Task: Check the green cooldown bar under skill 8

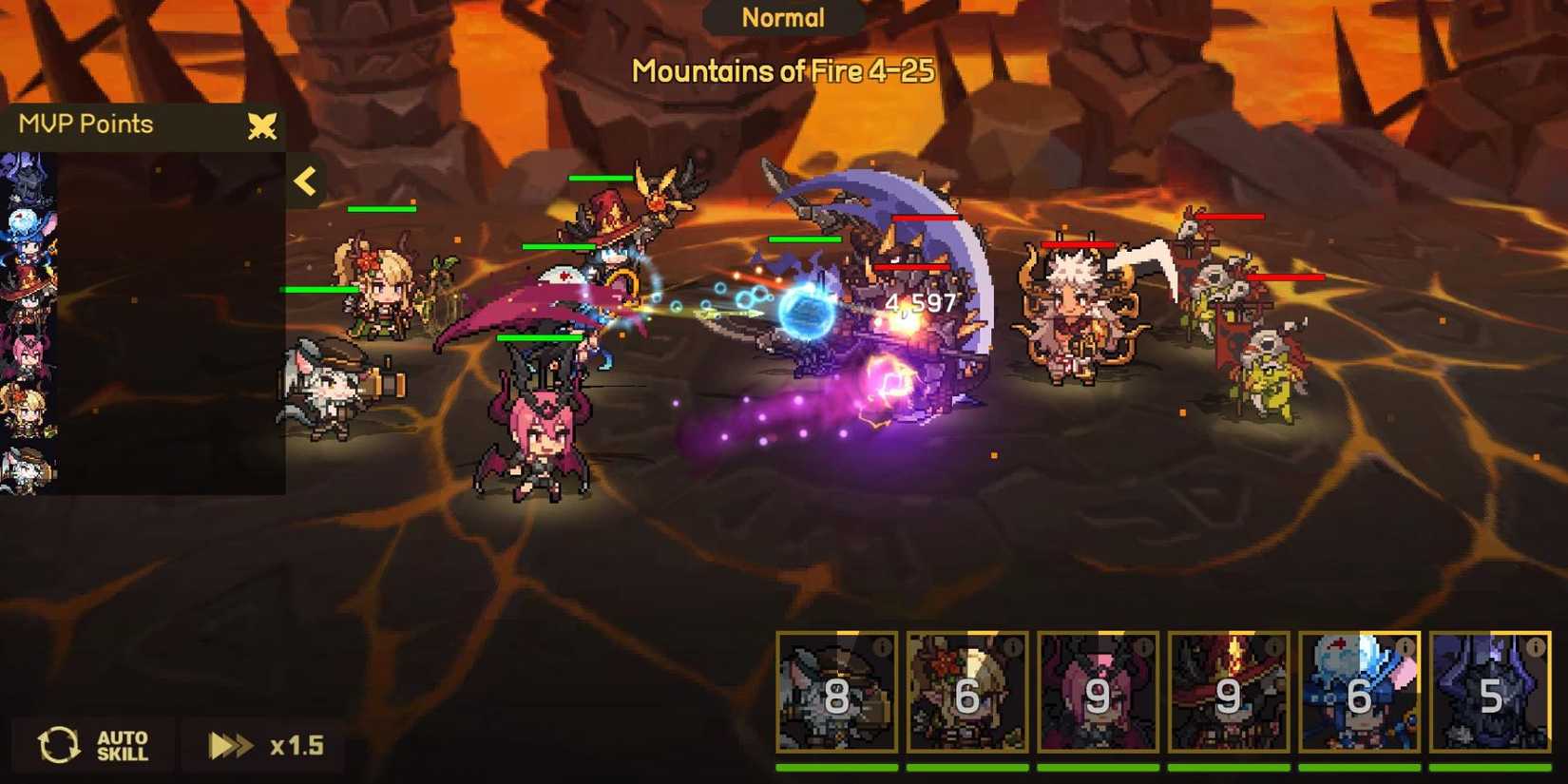Action: pos(834,767)
